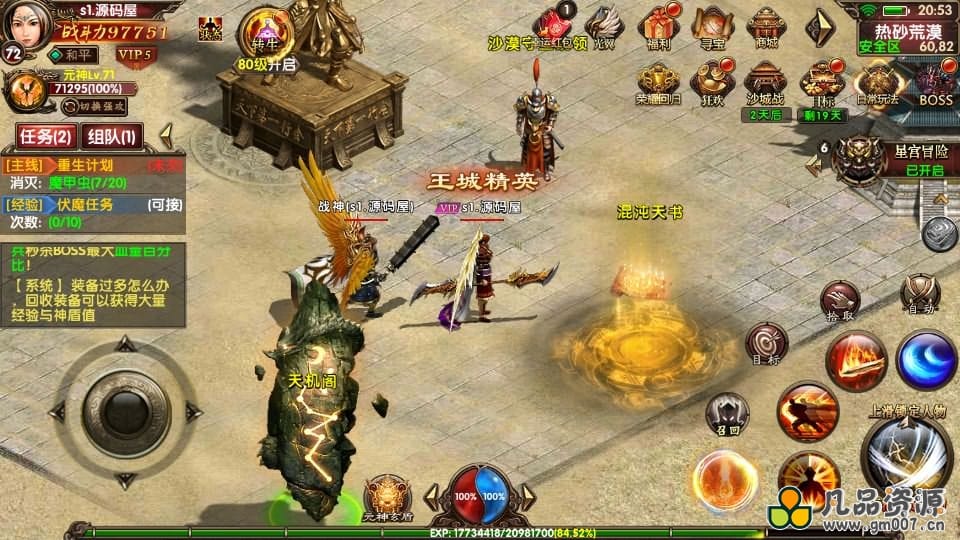Open the 荣耀回归 trophy event
This screenshot has width=960, height=540.
pyautogui.click(x=658, y=82)
